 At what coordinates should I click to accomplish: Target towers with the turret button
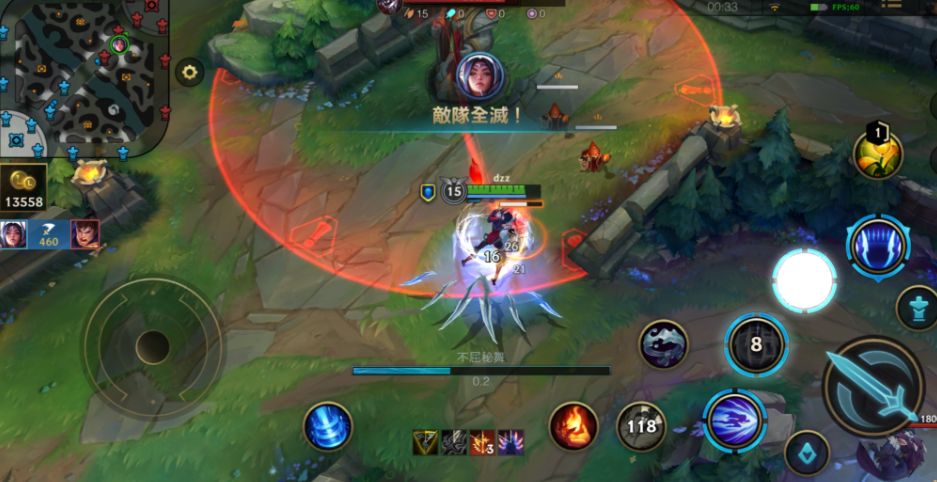pyautogui.click(x=917, y=308)
